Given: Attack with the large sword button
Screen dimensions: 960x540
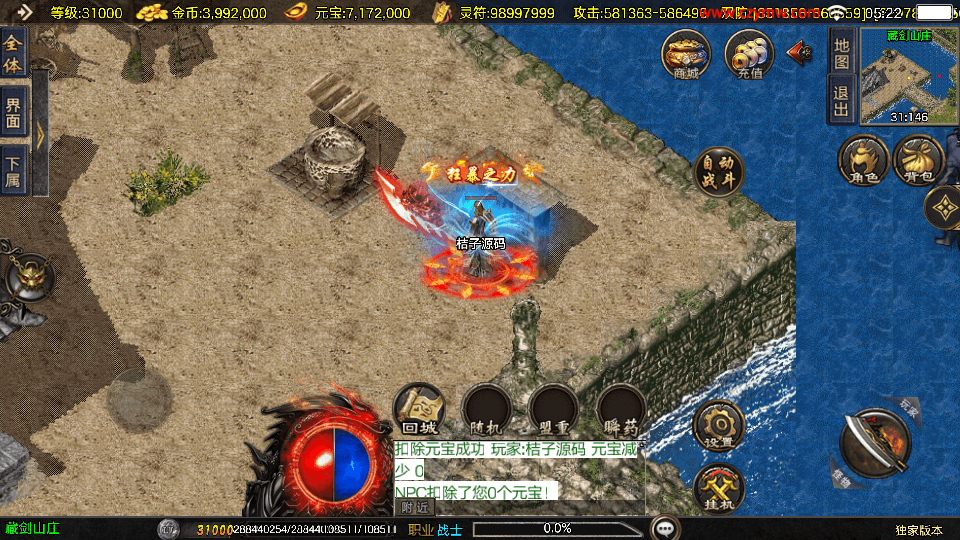Looking at the screenshot, I should (875, 444).
